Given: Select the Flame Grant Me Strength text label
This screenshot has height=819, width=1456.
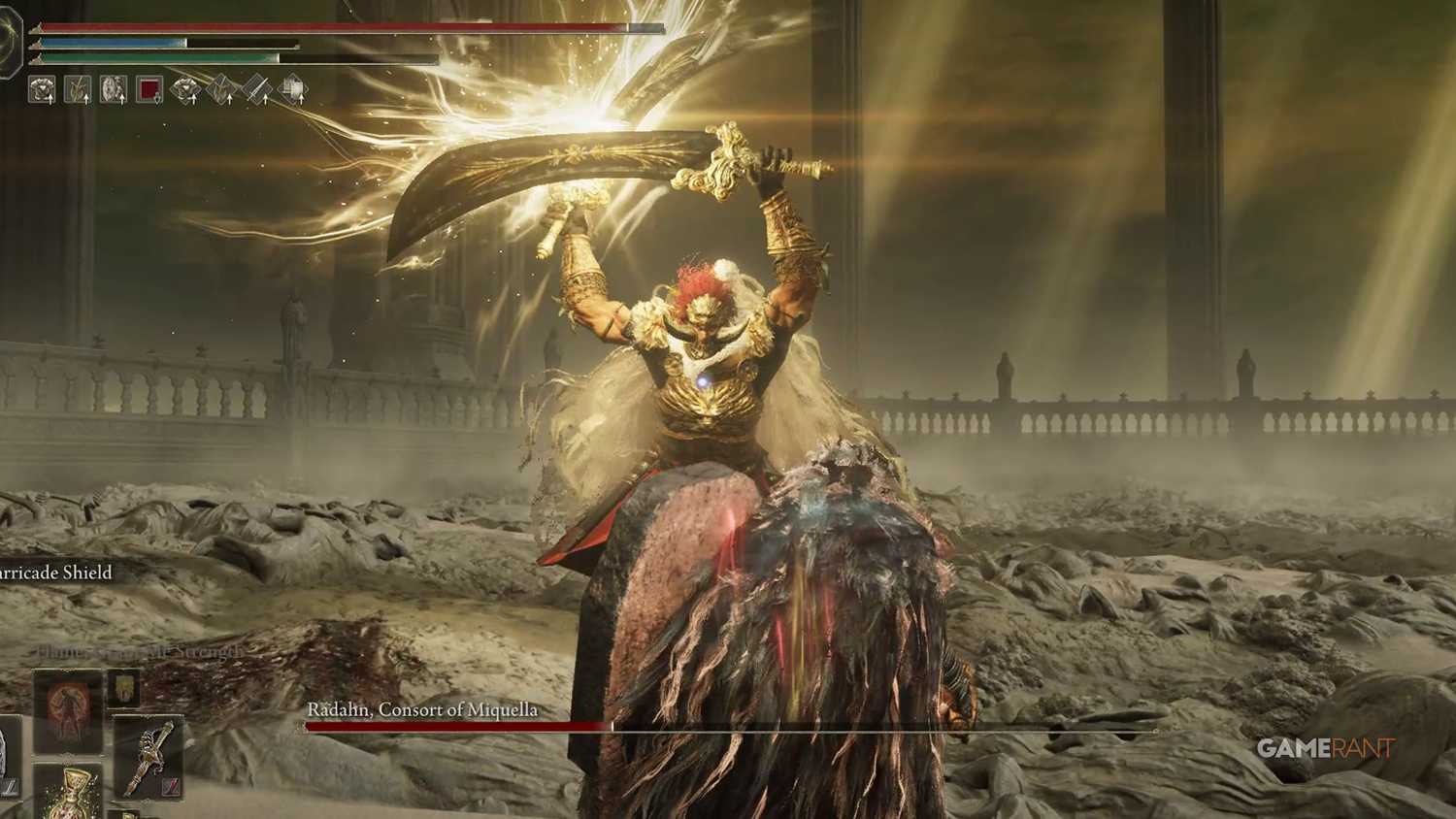Looking at the screenshot, I should (136, 650).
